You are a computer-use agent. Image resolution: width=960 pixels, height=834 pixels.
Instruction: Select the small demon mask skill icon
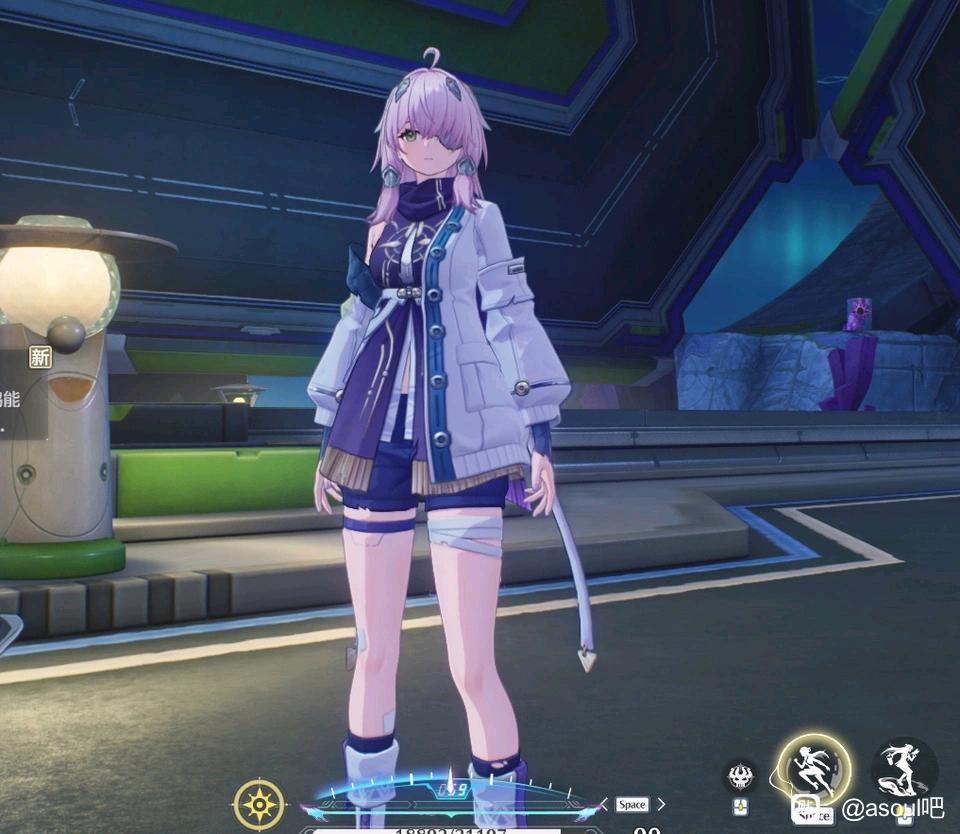point(740,776)
